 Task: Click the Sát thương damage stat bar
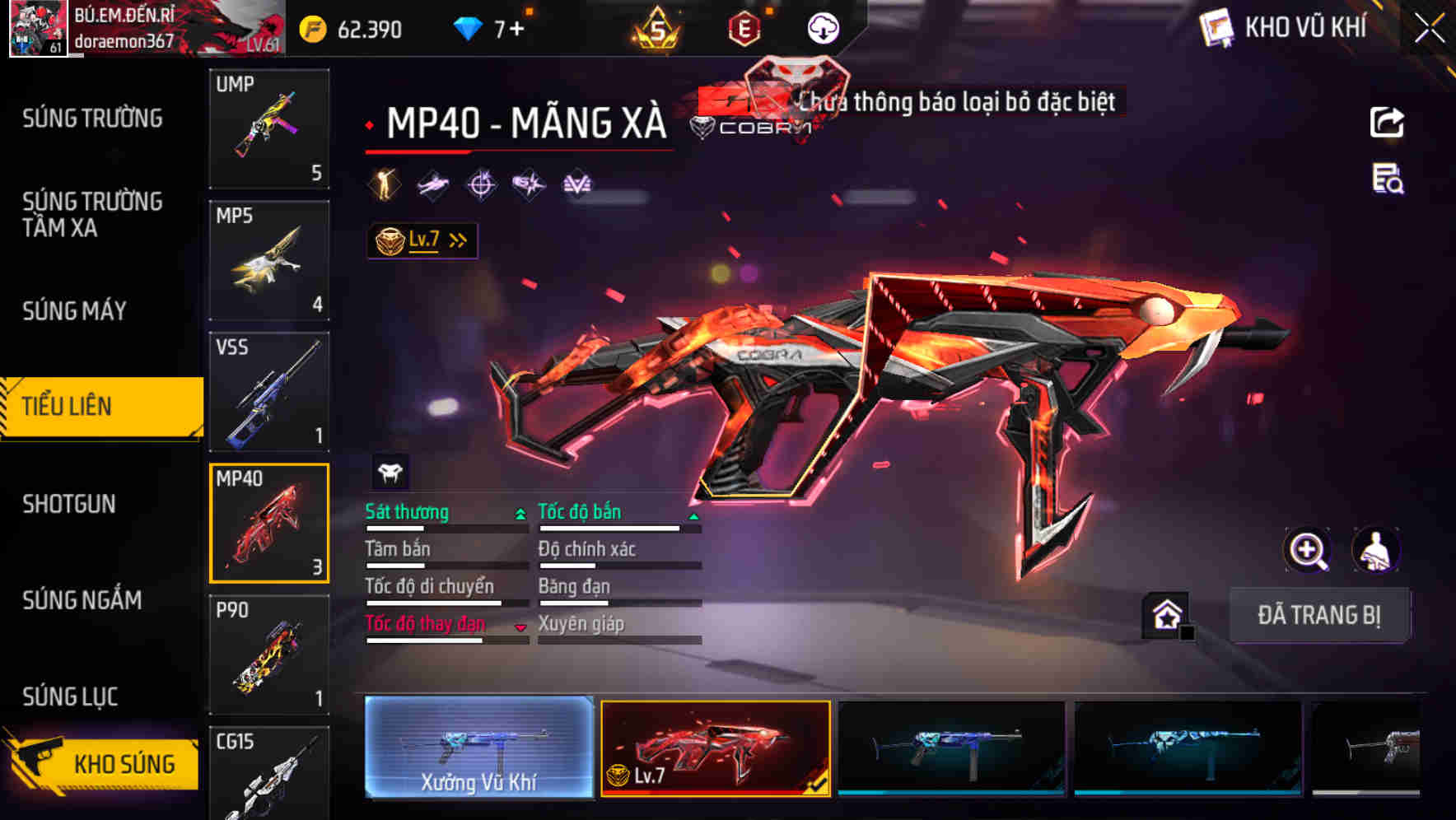tap(445, 527)
